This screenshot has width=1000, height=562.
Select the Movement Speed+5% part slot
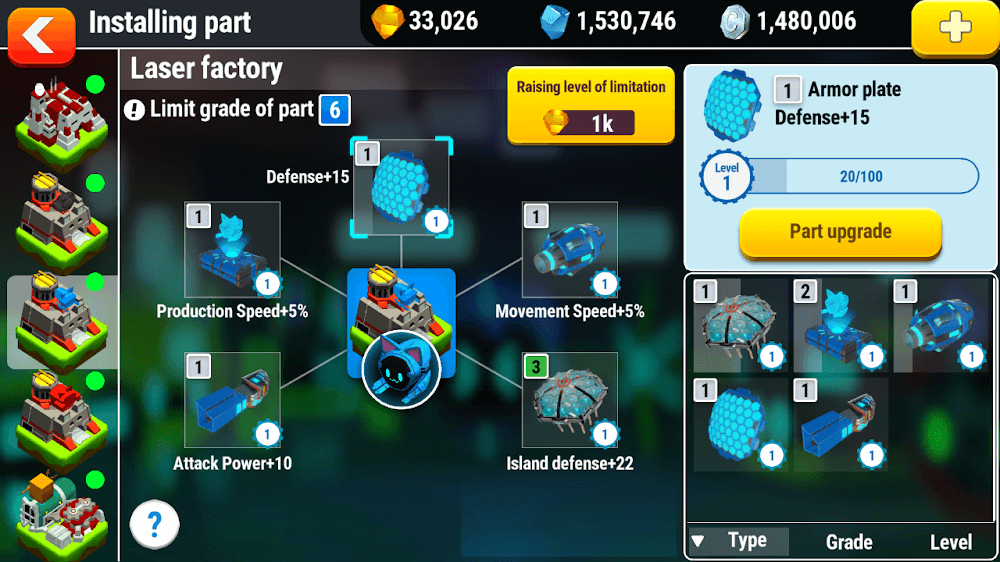[569, 250]
